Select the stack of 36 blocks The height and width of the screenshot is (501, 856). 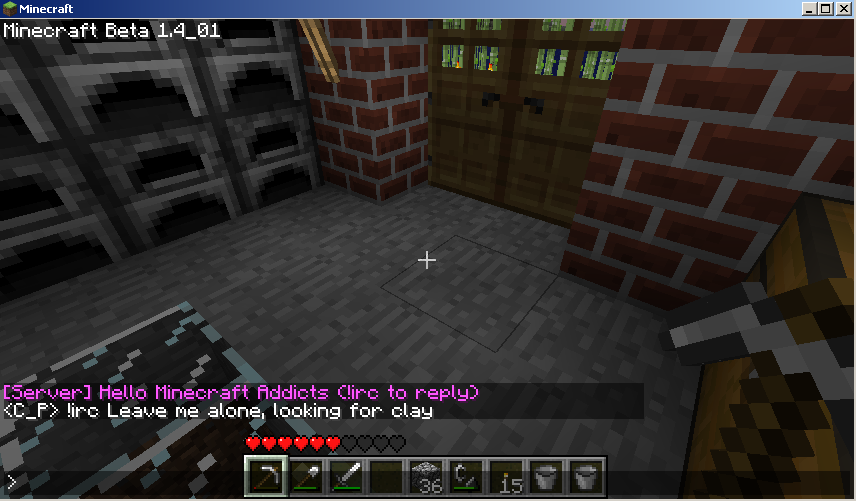pos(427,479)
